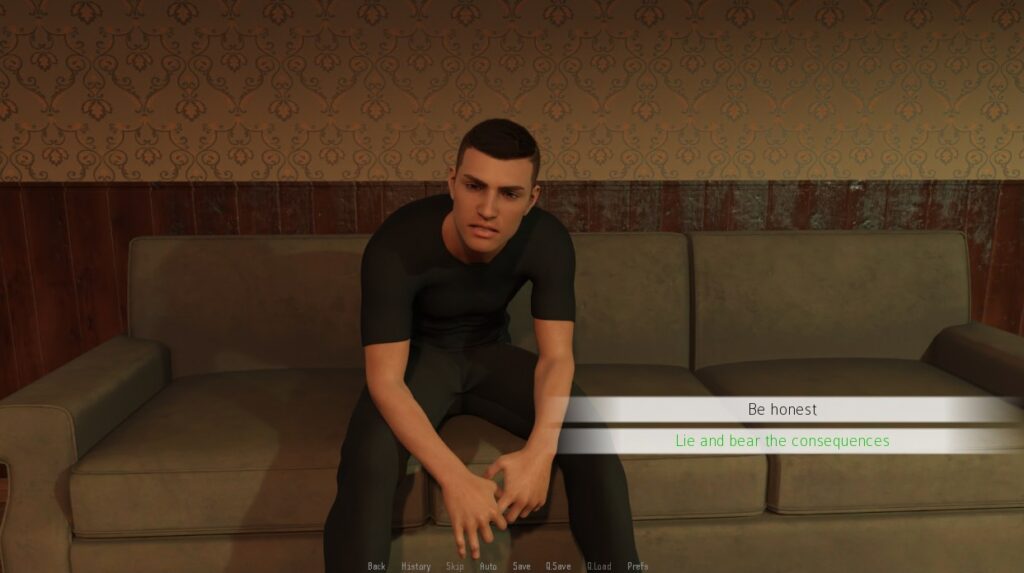1024x573 pixels.
Task: Activate Skip in the quick menu
Action: pos(455,566)
